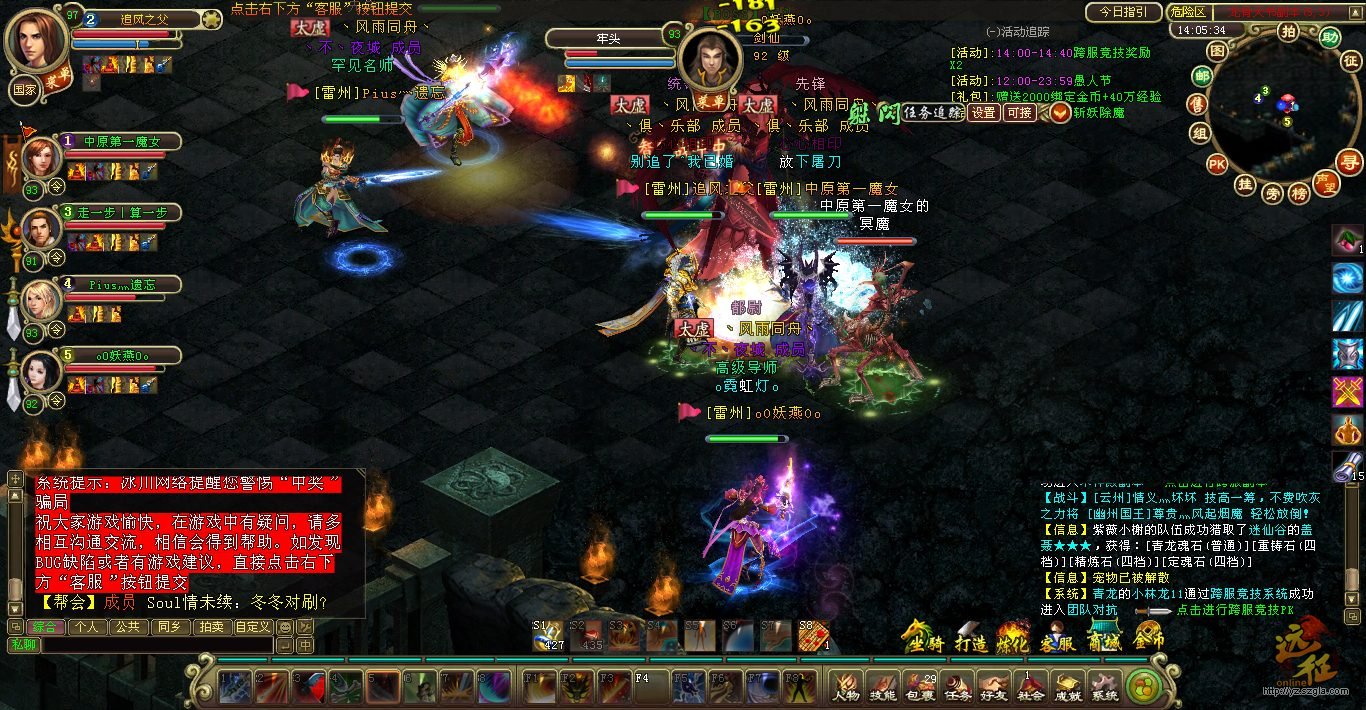1366x710 pixels.
Task: Open the 系统 system menu
Action: tap(1104, 687)
